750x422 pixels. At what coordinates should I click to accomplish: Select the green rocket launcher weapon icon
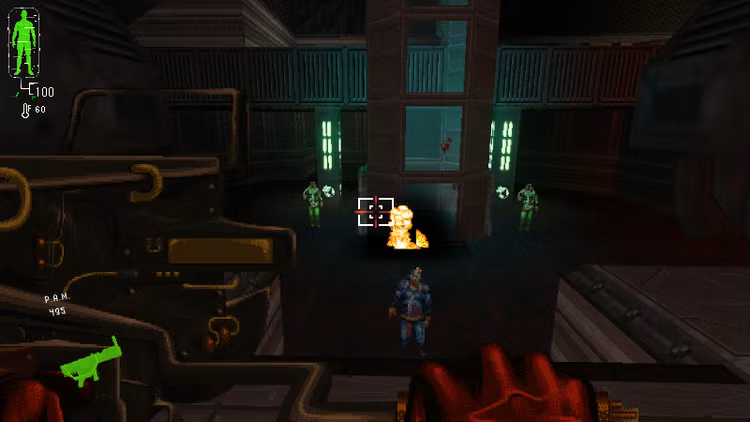[90, 362]
